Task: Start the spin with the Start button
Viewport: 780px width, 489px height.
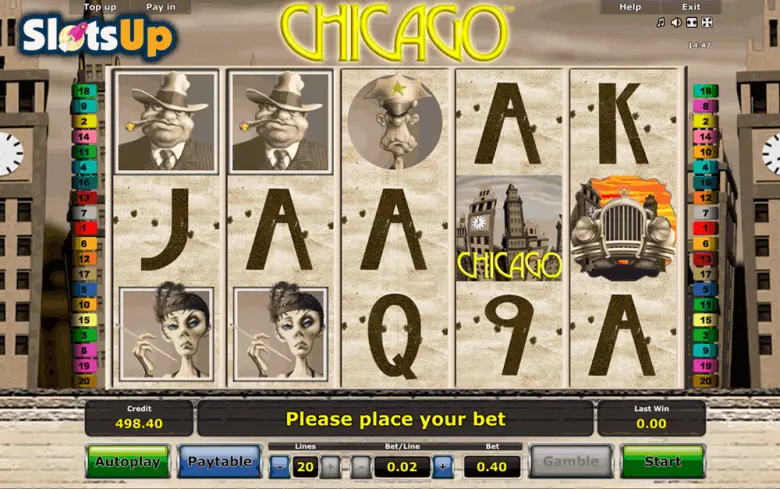Action: click(x=662, y=461)
